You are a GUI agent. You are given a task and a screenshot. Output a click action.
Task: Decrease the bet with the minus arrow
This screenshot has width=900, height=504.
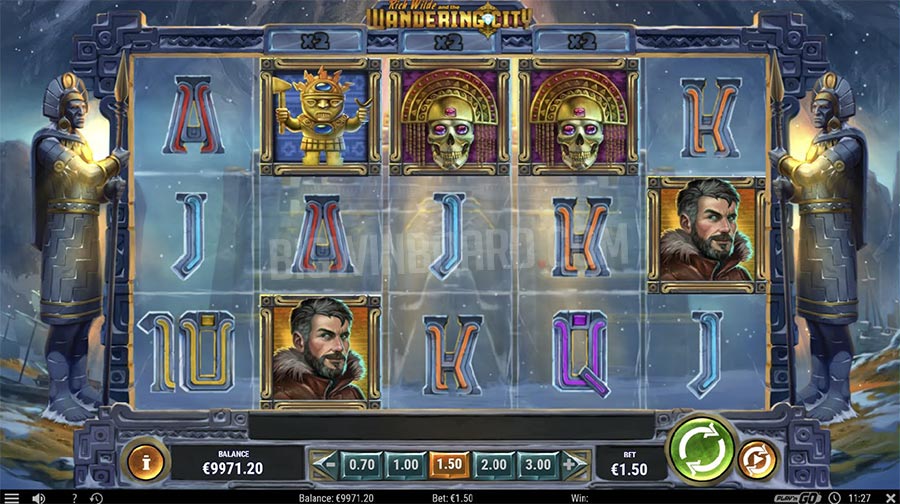324,464
